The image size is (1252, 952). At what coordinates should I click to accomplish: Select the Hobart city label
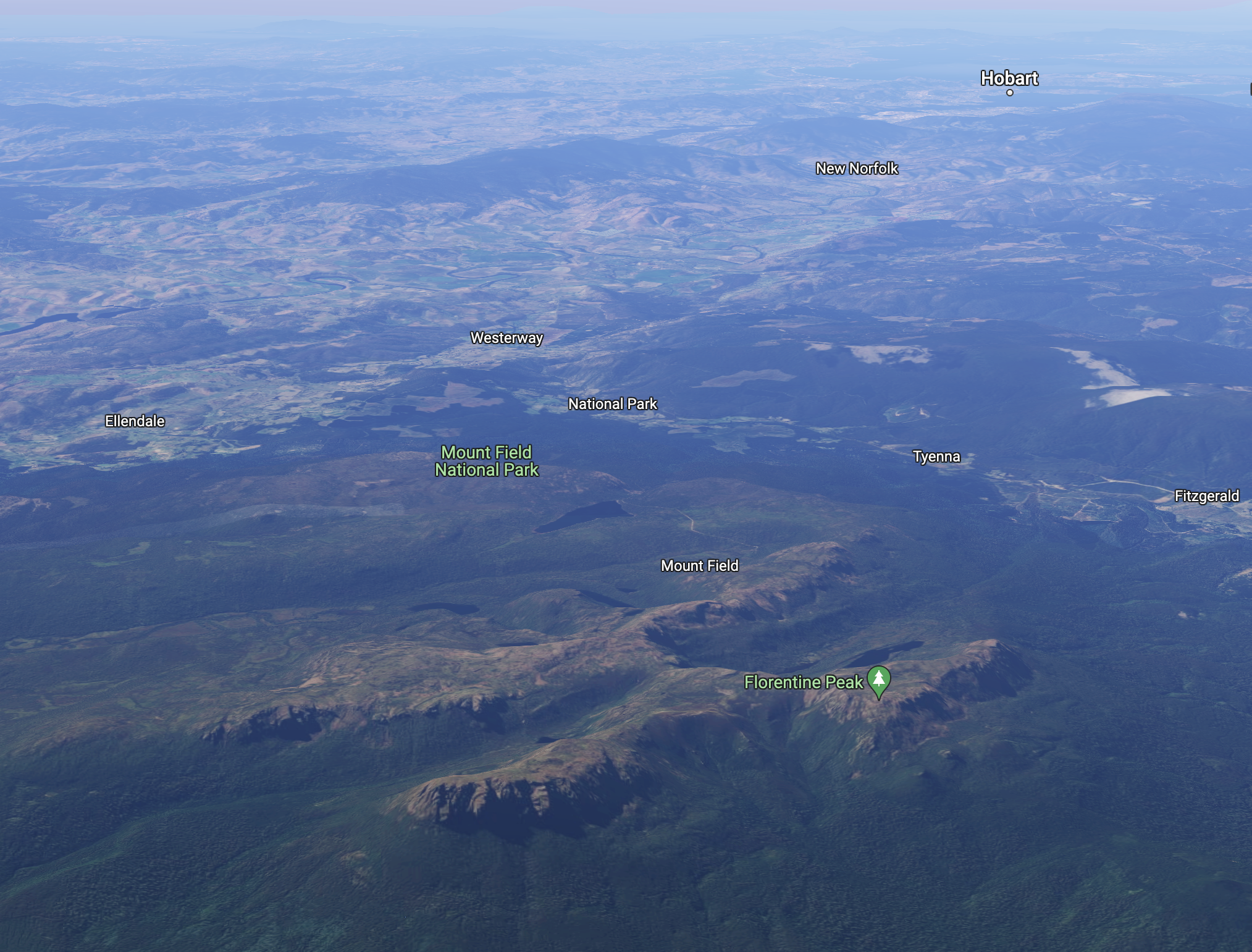coord(1009,78)
